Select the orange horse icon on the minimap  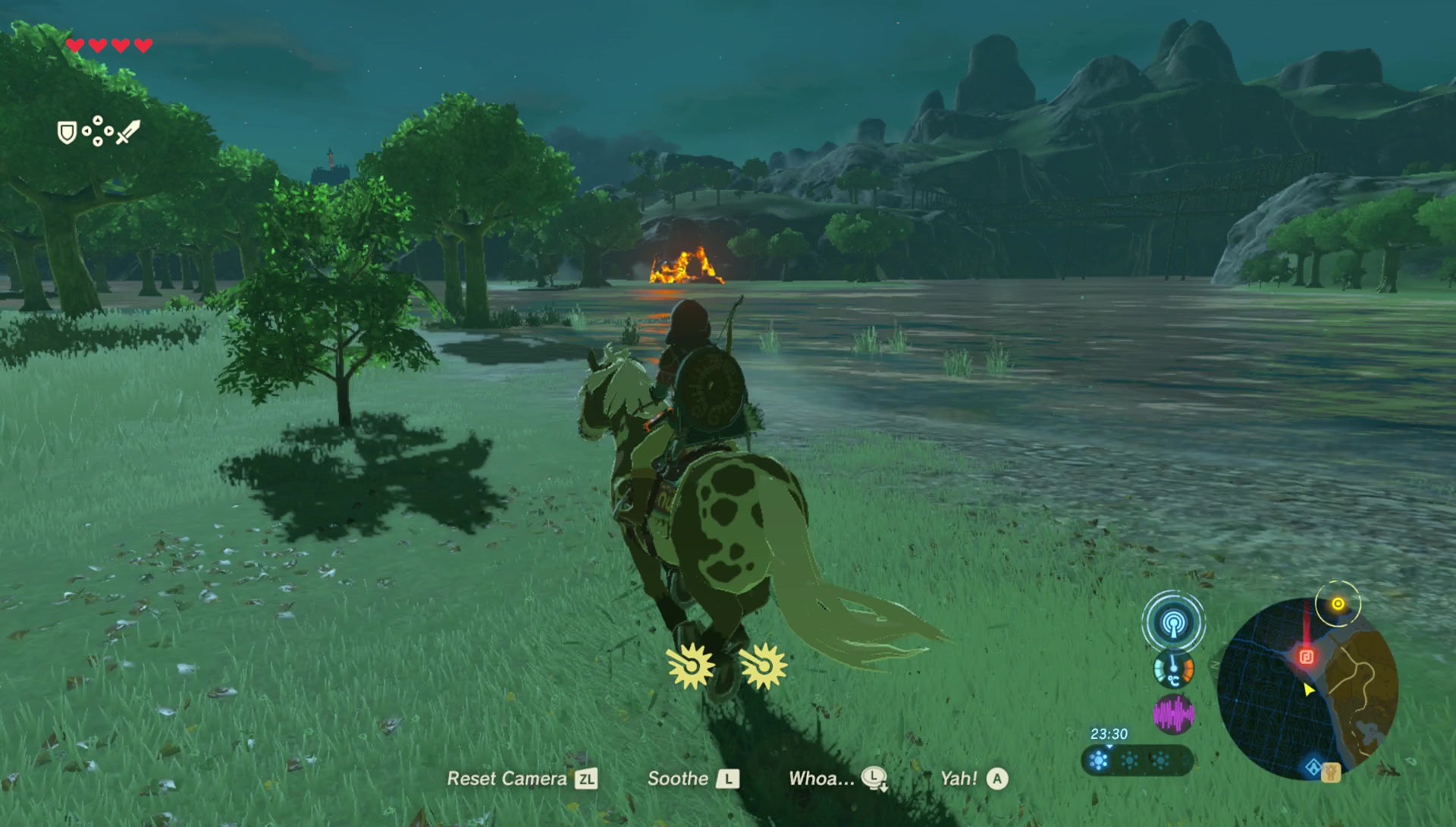1331,773
